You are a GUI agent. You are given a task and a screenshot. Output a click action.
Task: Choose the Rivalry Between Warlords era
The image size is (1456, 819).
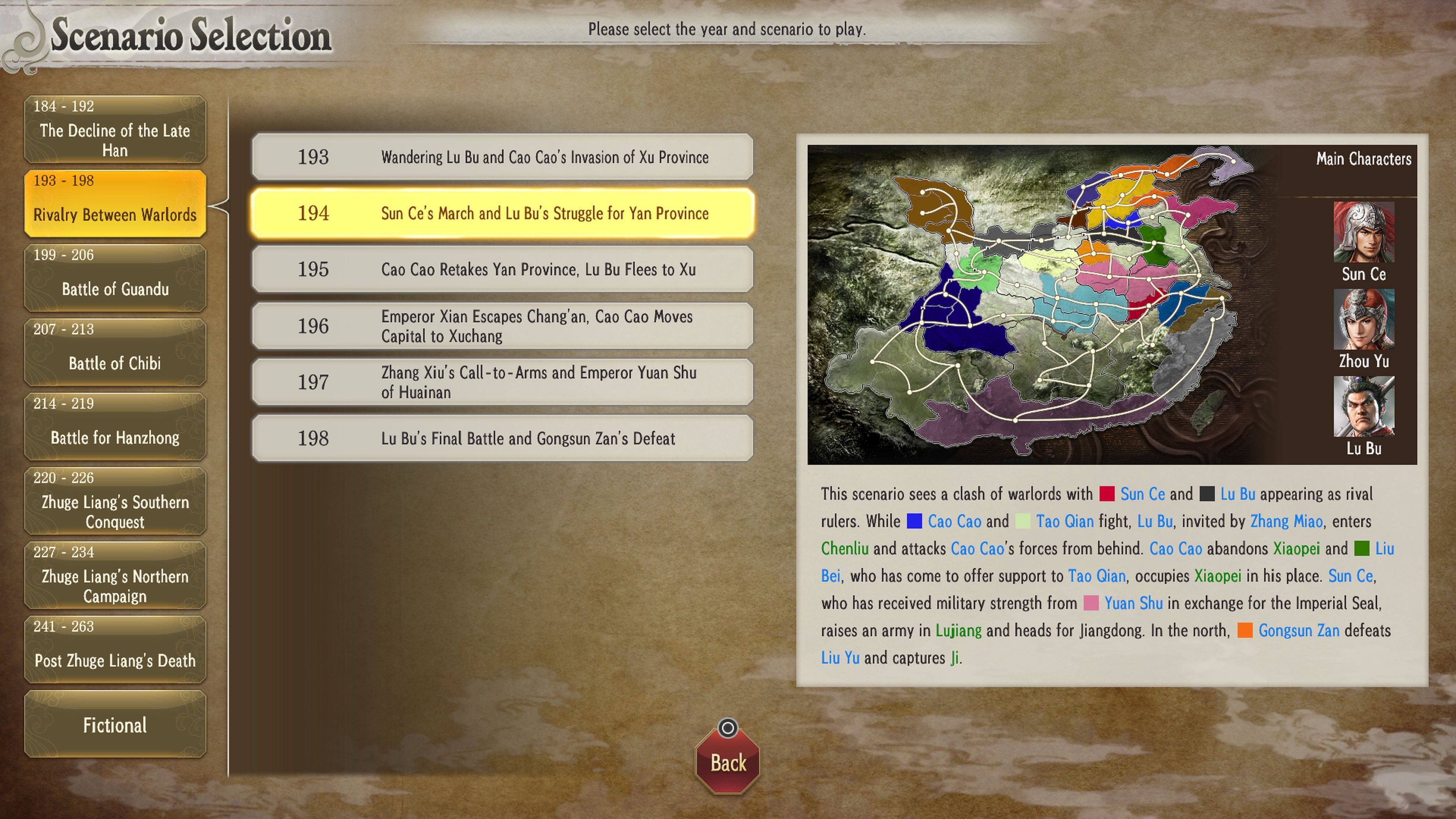pos(115,204)
